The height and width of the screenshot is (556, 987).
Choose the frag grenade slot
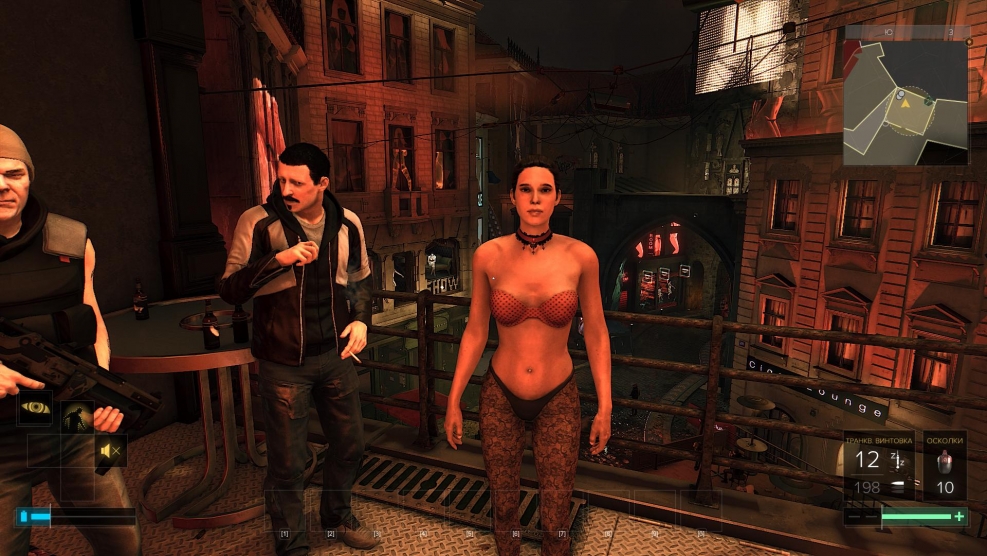[x=944, y=466]
